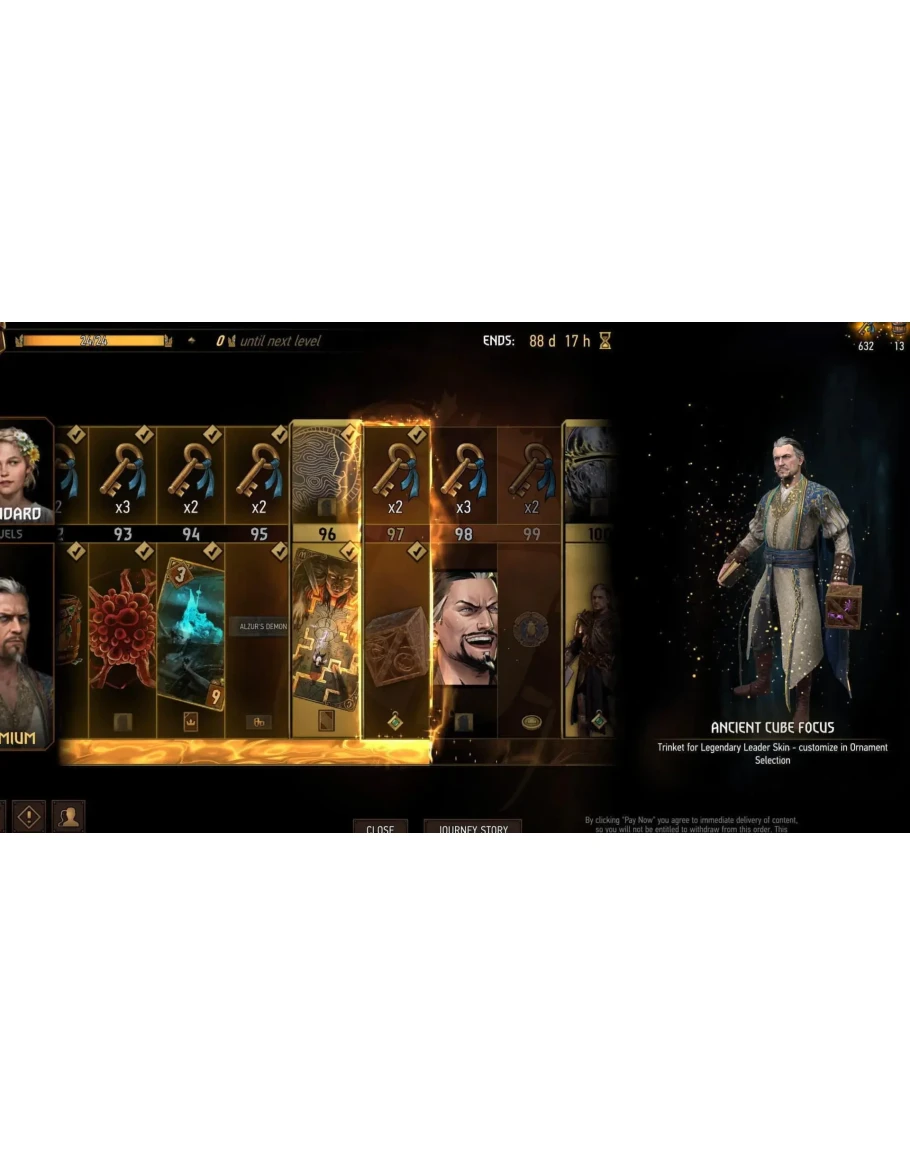The image size is (910, 1155).
Task: Select the Premium journey track portrait
Action: point(24,650)
